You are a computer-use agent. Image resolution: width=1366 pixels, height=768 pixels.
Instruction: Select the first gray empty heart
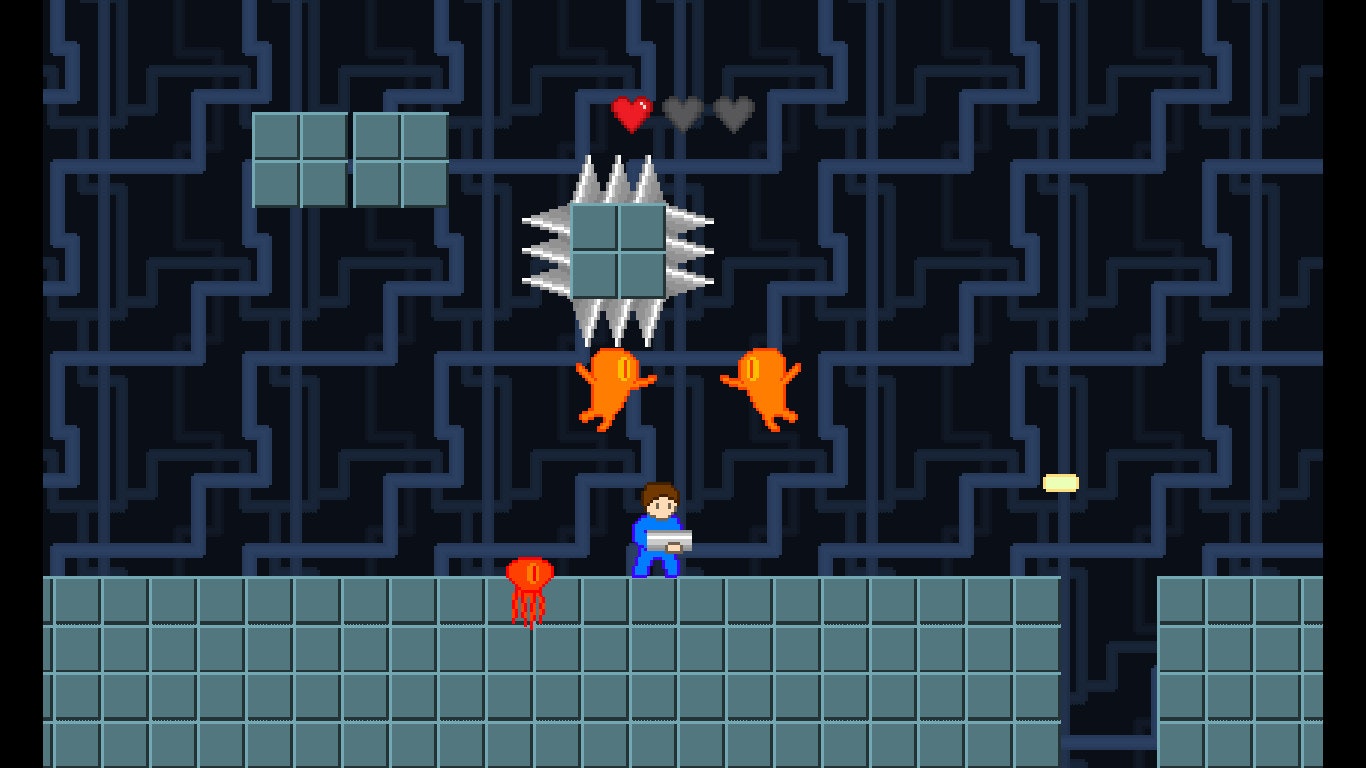(x=684, y=114)
